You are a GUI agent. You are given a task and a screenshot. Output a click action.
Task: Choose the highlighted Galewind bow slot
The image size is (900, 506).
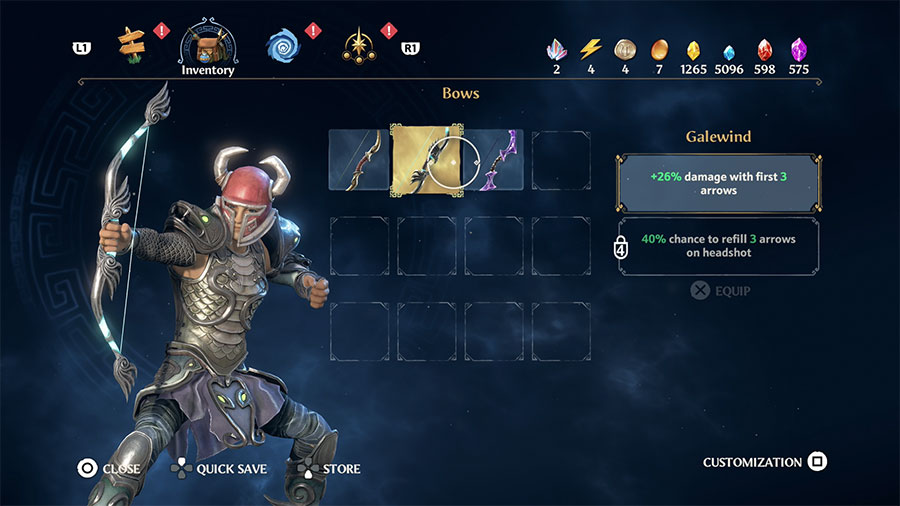pos(427,159)
